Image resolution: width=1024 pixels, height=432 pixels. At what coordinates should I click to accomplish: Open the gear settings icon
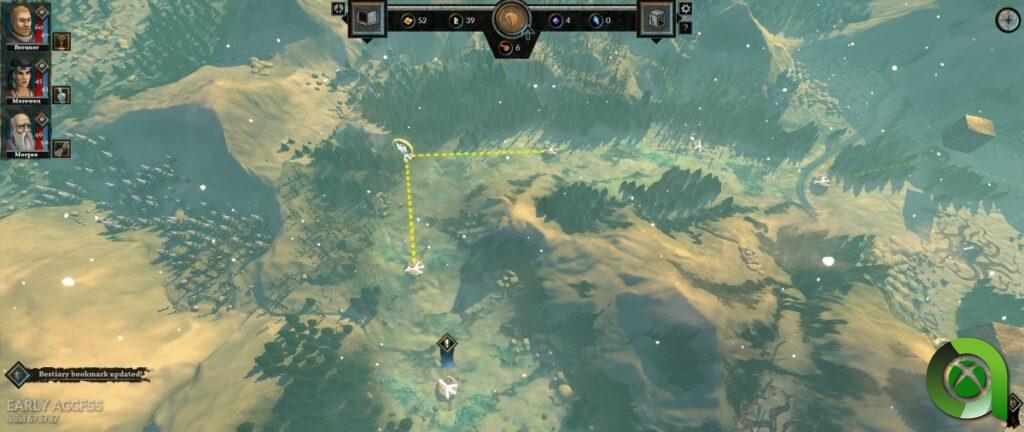685,9
